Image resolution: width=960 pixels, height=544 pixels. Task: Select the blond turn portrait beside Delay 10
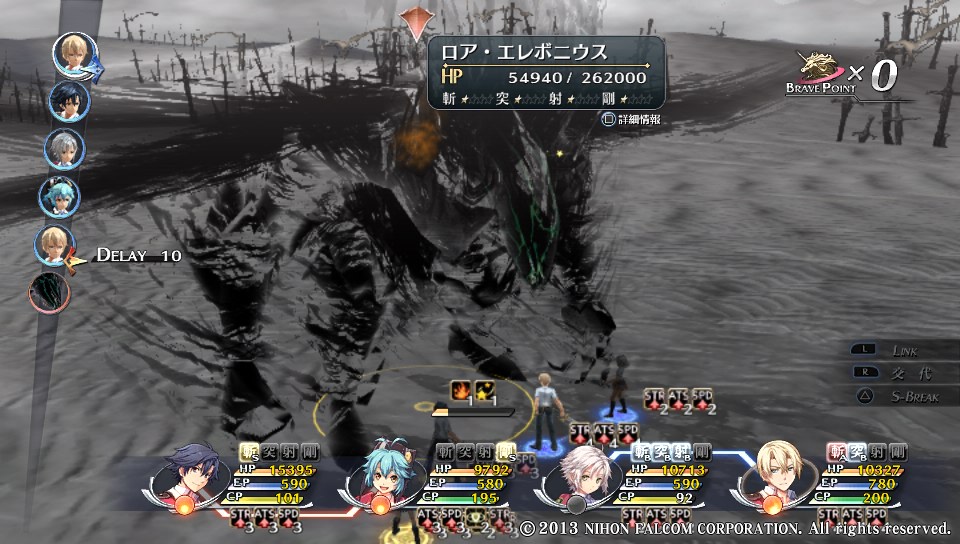tap(55, 246)
